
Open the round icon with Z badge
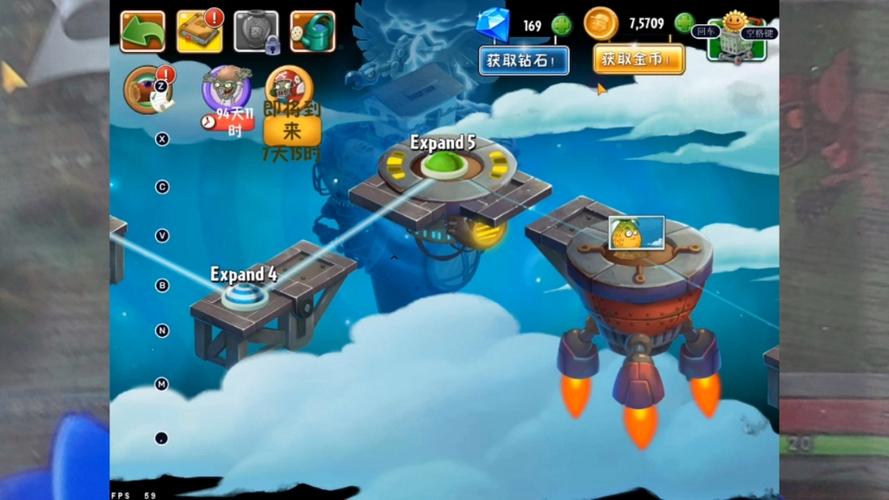click(x=146, y=90)
